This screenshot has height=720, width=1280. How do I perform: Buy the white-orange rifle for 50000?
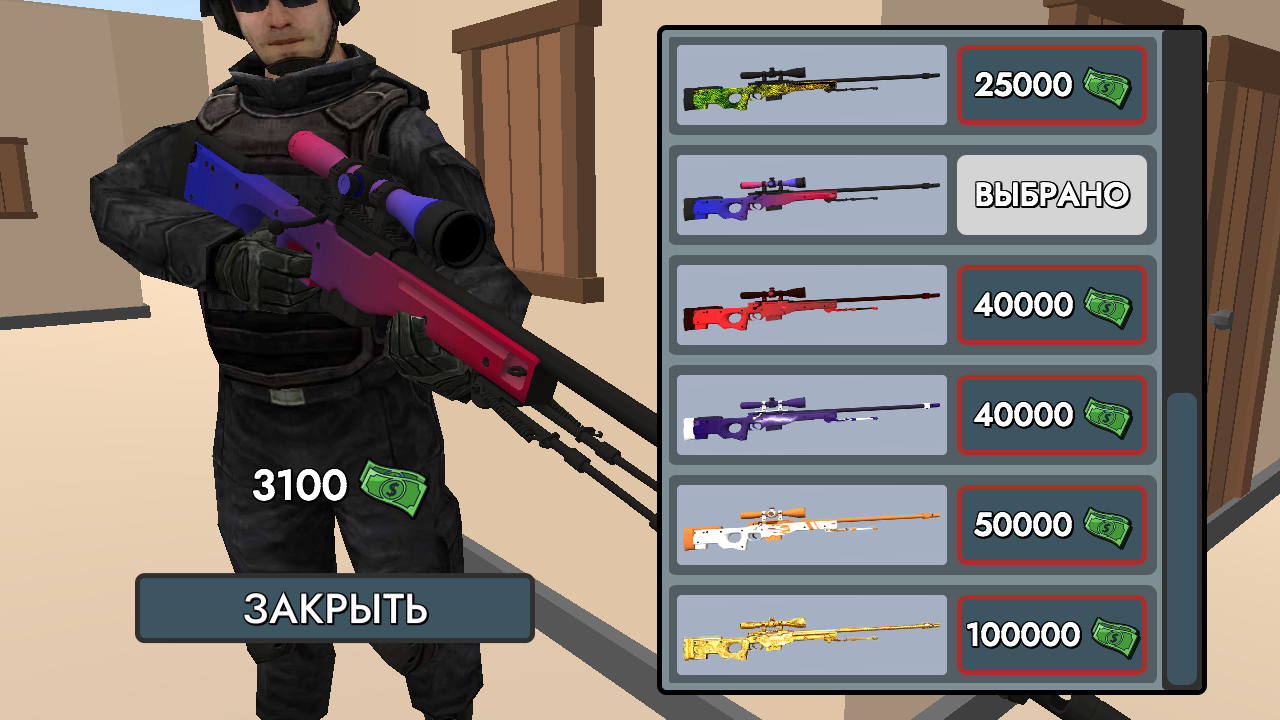pyautogui.click(x=1052, y=525)
